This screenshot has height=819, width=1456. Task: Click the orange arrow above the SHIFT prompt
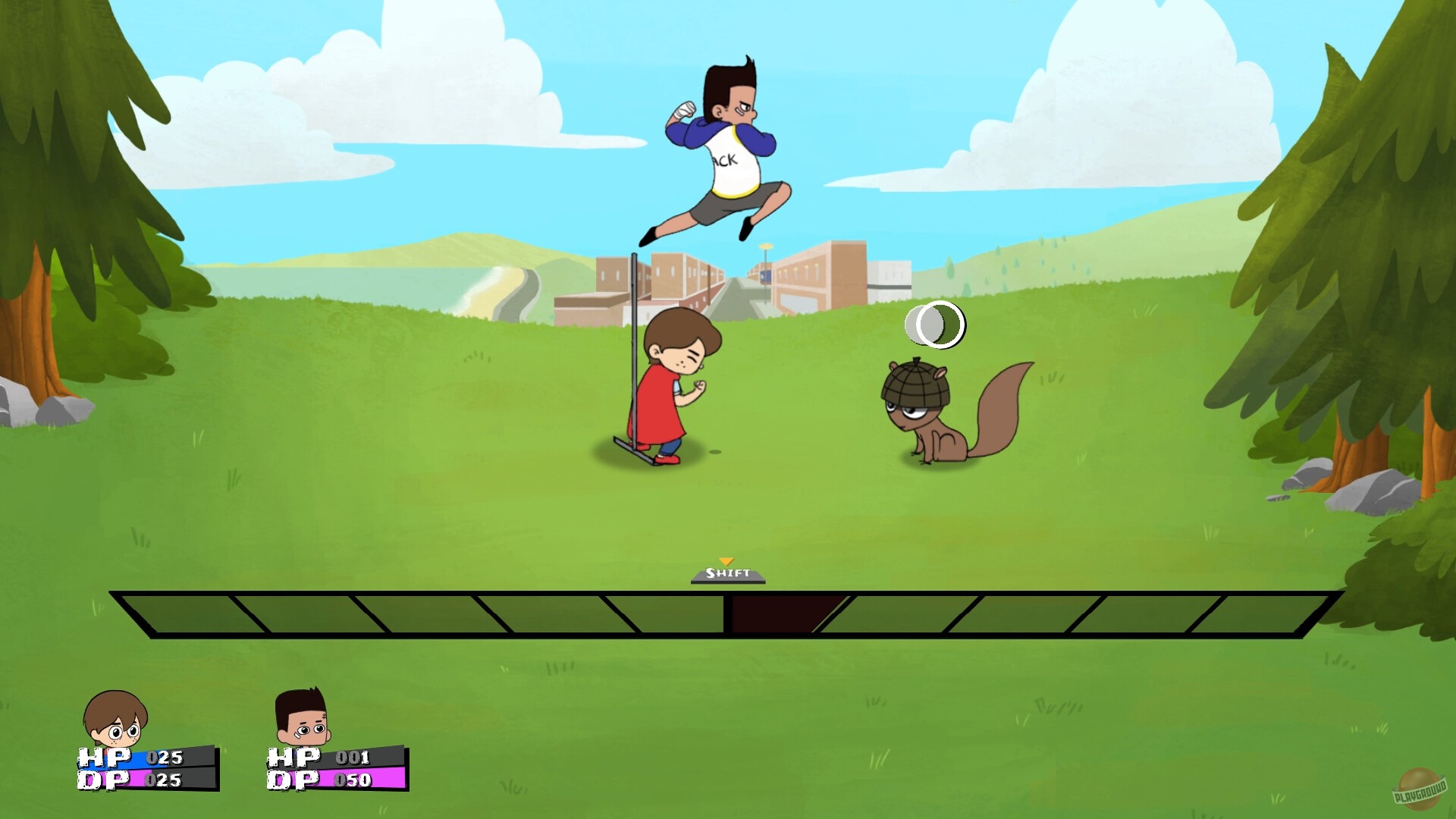tap(727, 562)
